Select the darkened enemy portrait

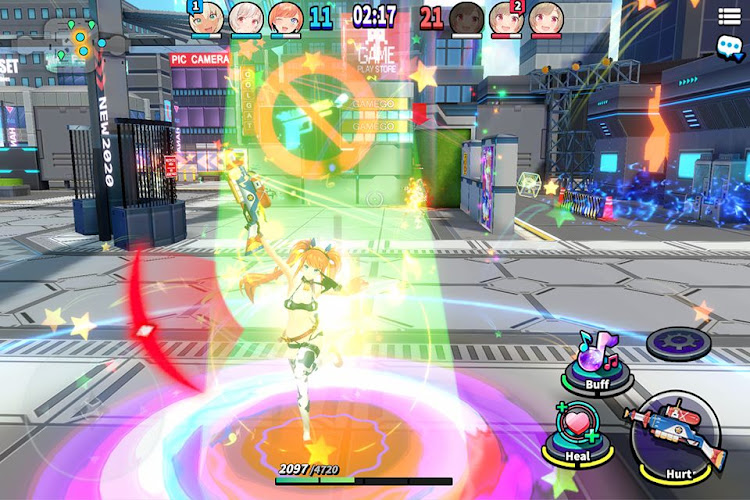[467, 18]
